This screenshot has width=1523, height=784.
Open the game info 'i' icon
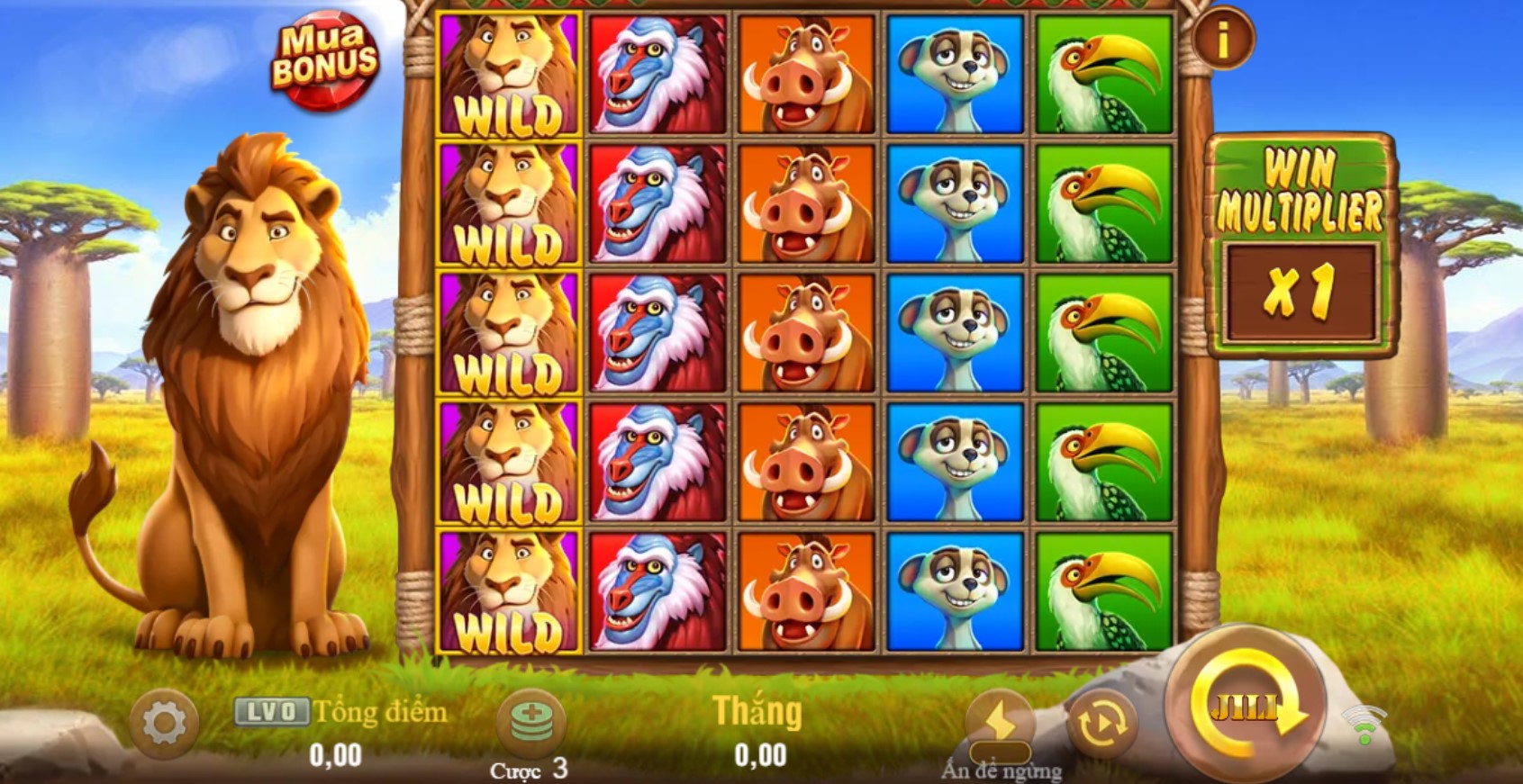tap(1223, 41)
